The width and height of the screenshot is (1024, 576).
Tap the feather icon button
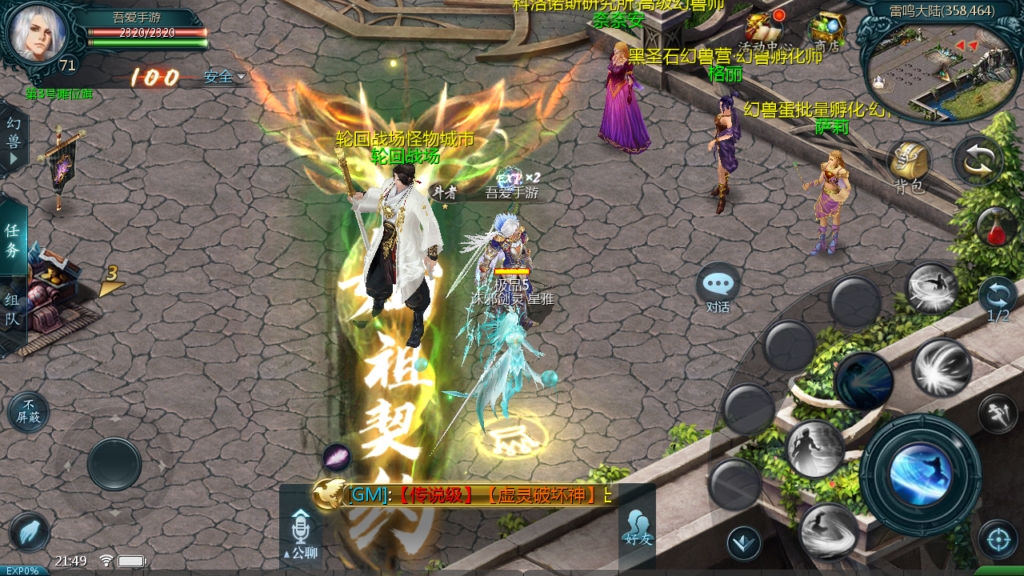pyautogui.click(x=29, y=531)
